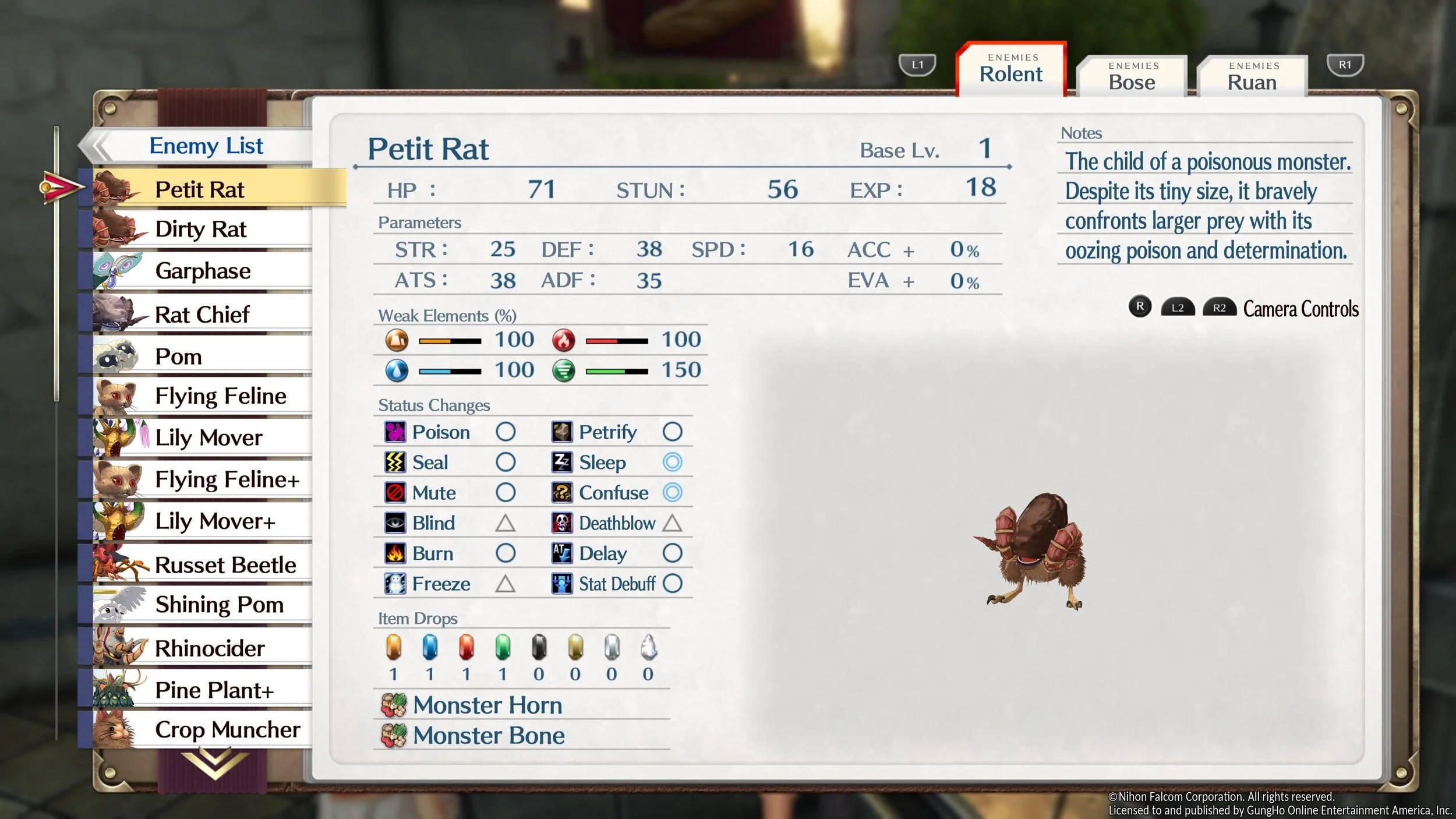Select Rat Chief from the list
This screenshot has height=819, width=1456.
pyautogui.click(x=202, y=315)
